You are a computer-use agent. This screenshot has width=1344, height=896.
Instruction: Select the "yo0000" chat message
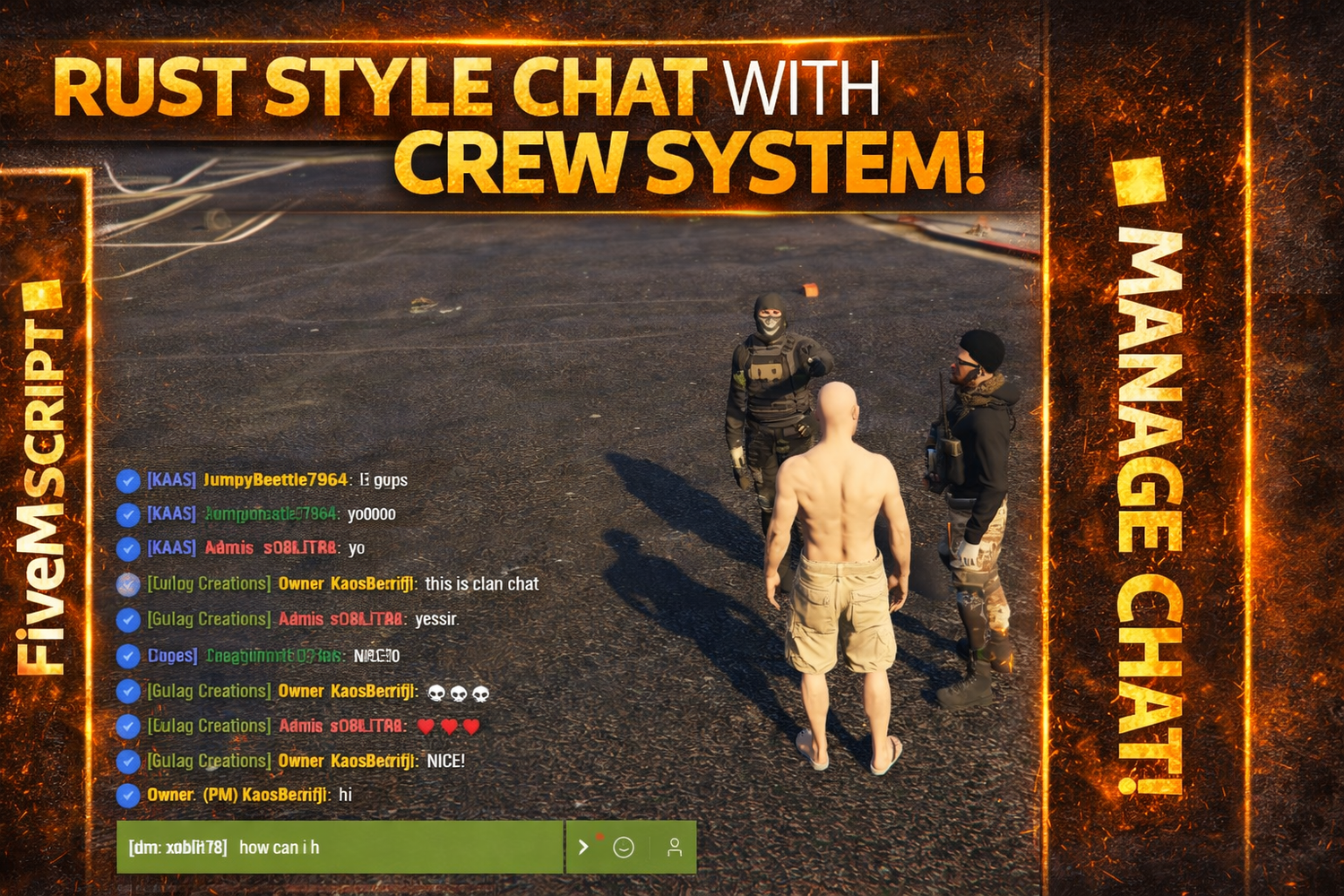pyautogui.click(x=371, y=514)
